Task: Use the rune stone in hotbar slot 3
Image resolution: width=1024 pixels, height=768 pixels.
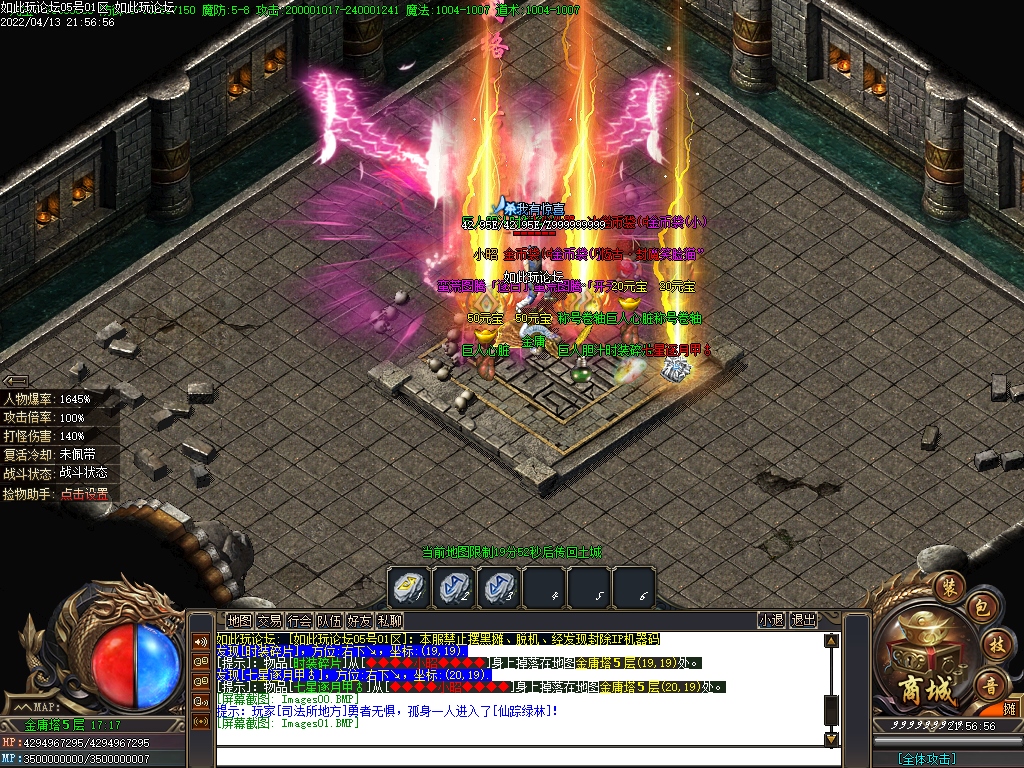Action: pyautogui.click(x=499, y=588)
